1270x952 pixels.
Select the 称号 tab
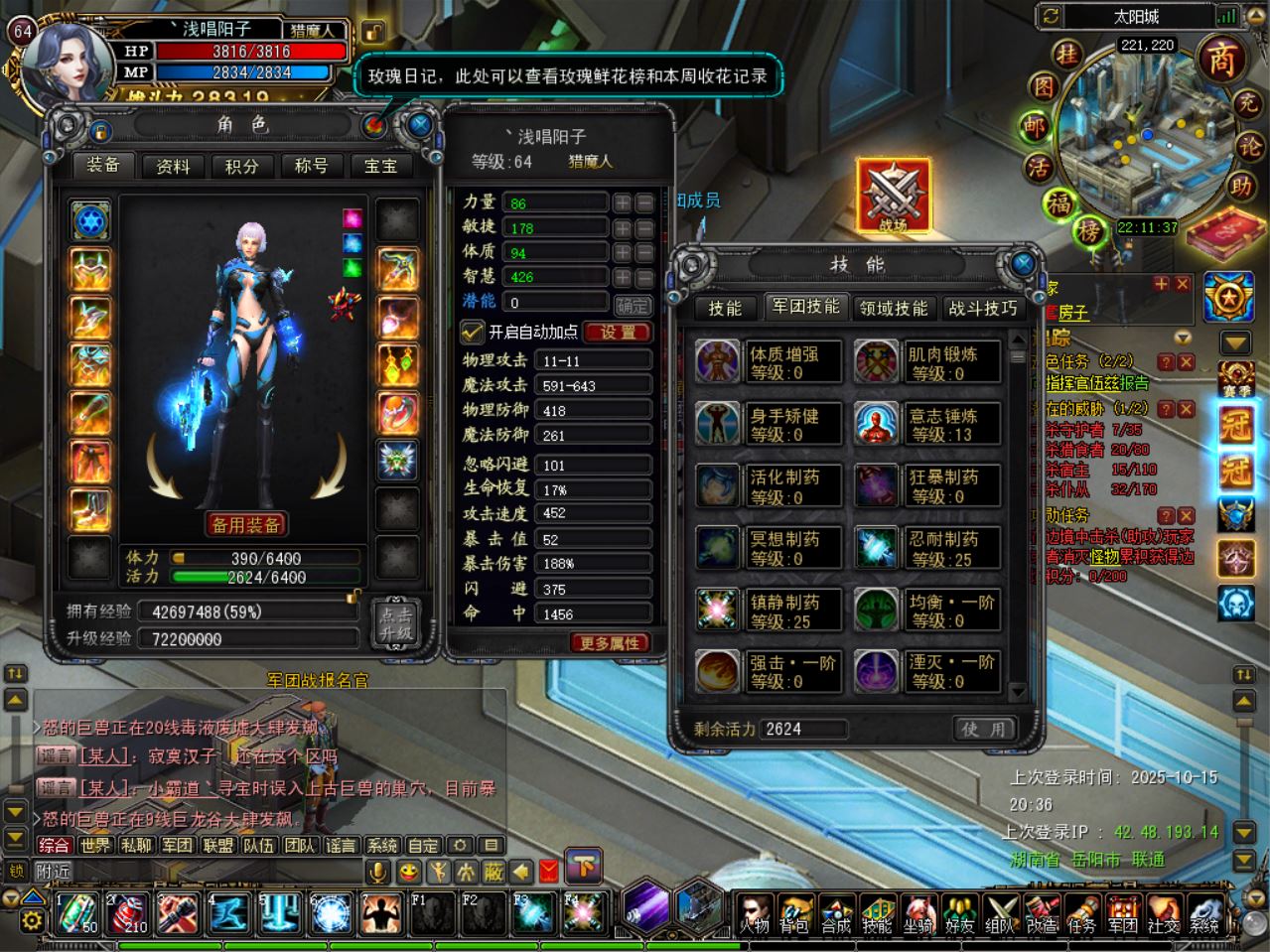(x=311, y=166)
